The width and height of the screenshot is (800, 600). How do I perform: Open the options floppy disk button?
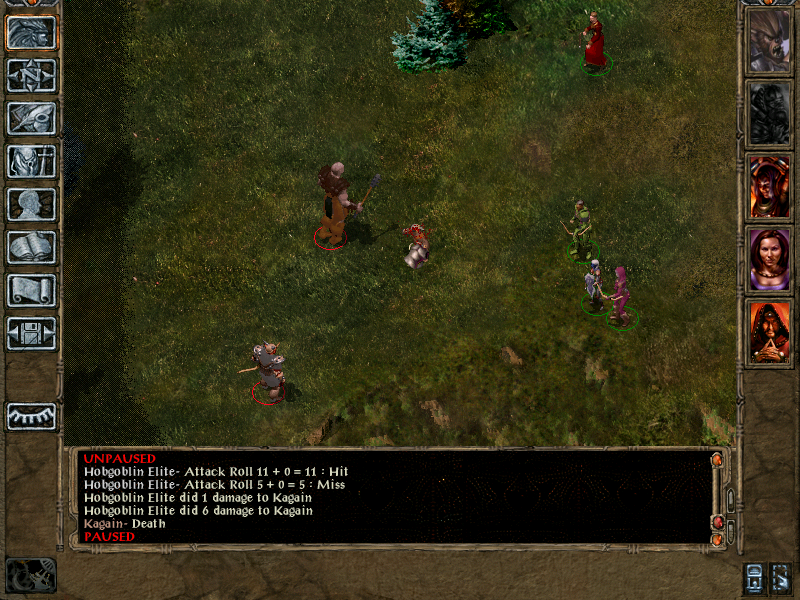point(31,334)
